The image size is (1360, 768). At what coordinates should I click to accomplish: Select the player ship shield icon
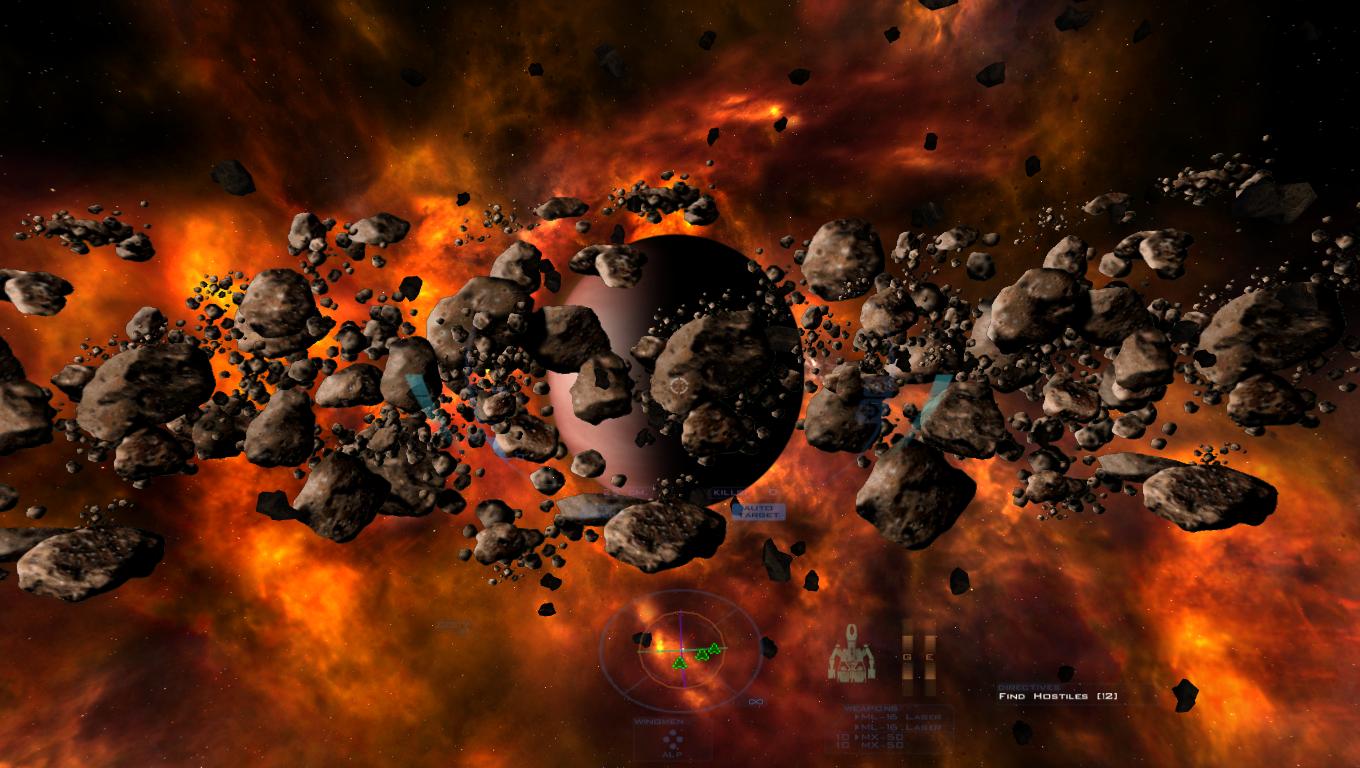(x=851, y=654)
